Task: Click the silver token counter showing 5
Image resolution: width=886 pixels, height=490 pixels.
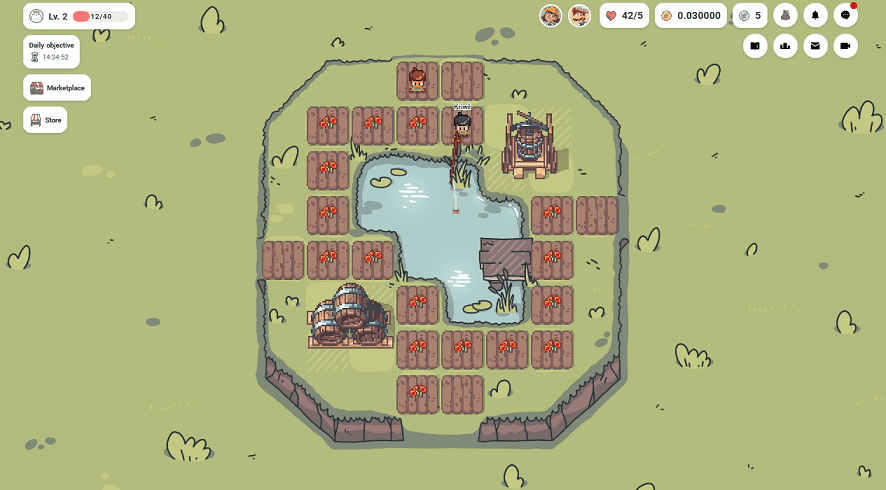Action: [749, 16]
